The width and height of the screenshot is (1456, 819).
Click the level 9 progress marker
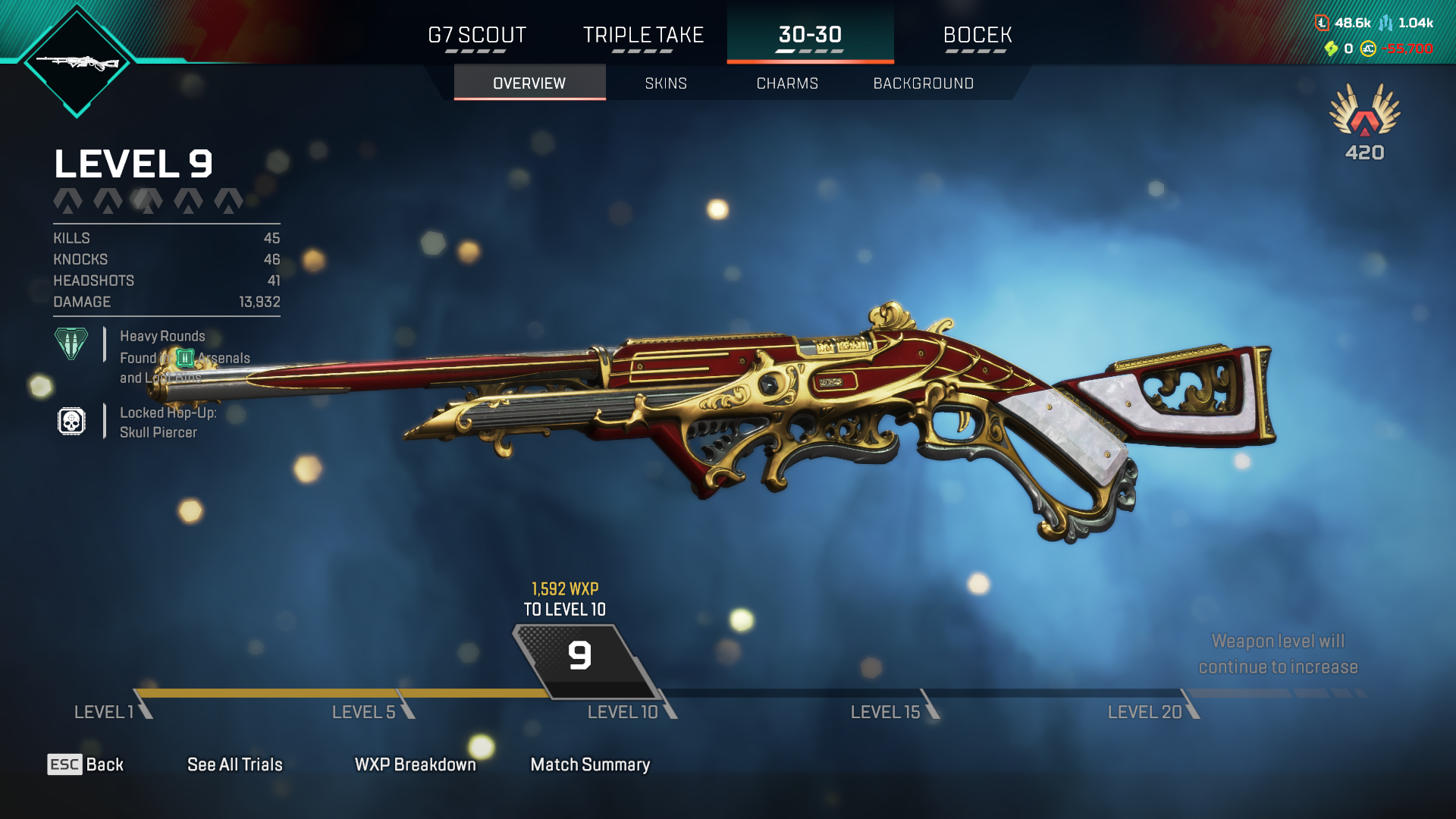point(580,656)
